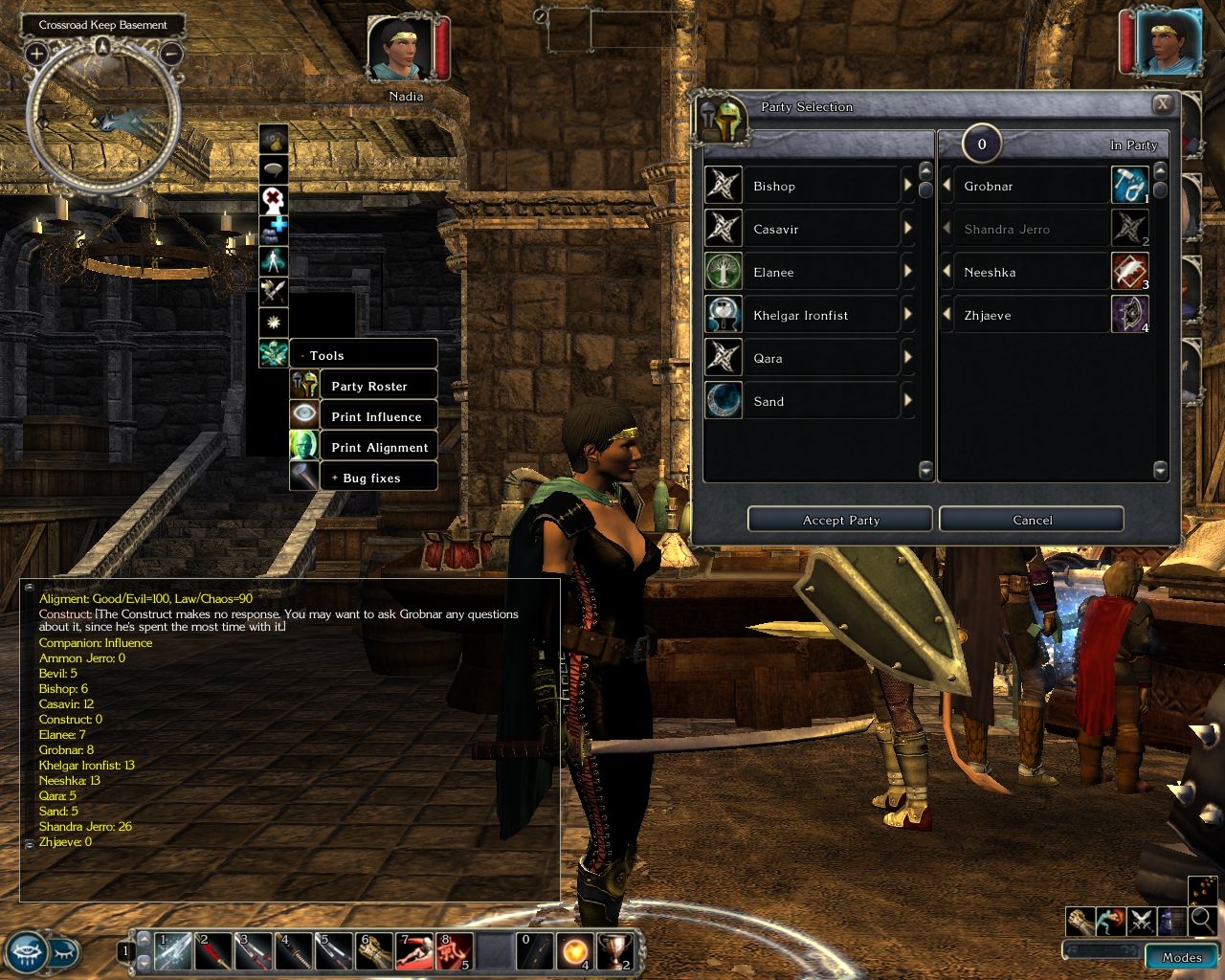This screenshot has height=980, width=1225.
Task: Choose Elanee in the roster
Action: 802,272
